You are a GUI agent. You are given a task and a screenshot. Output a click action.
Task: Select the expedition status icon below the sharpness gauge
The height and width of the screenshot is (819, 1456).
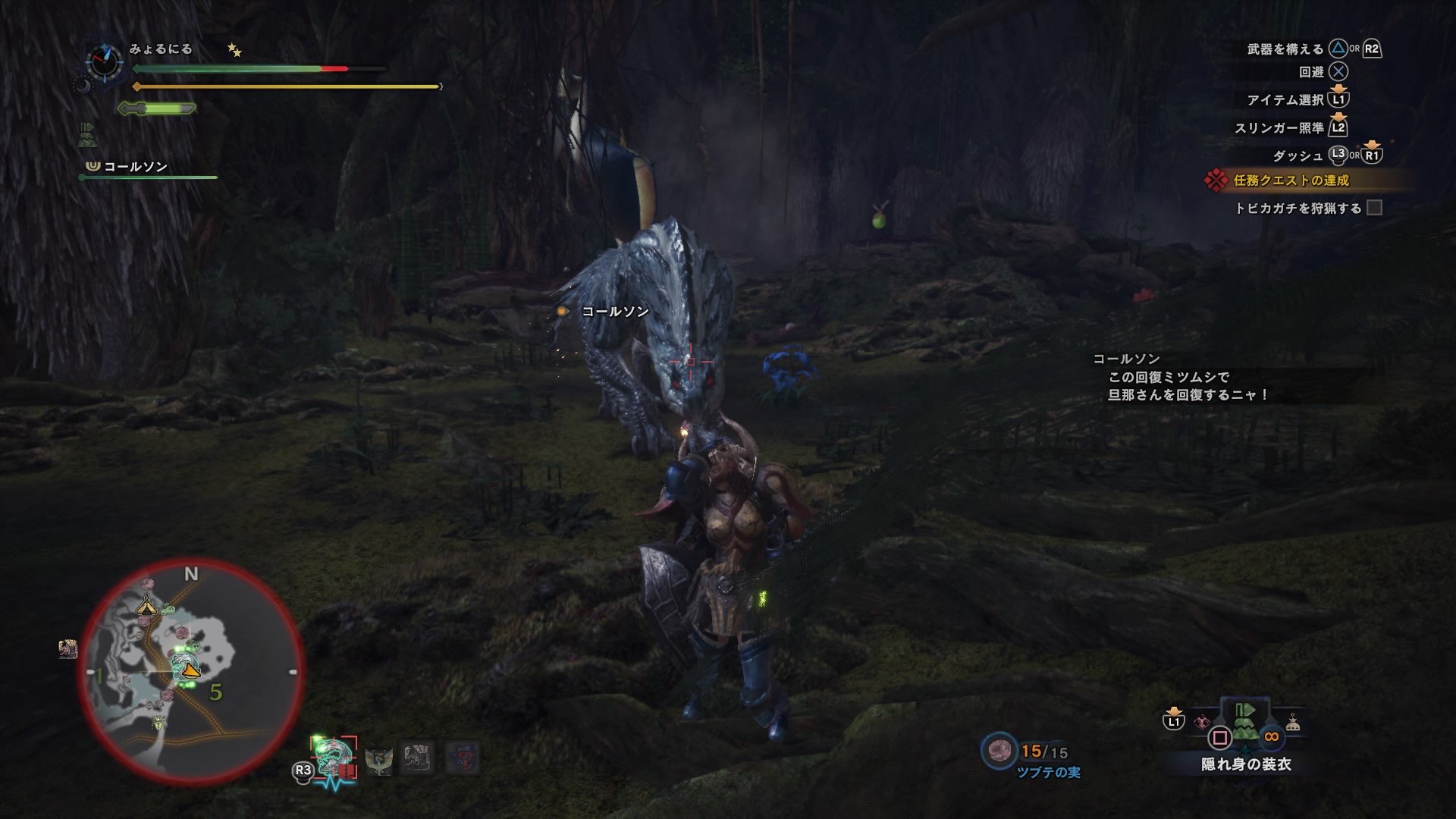[x=88, y=135]
